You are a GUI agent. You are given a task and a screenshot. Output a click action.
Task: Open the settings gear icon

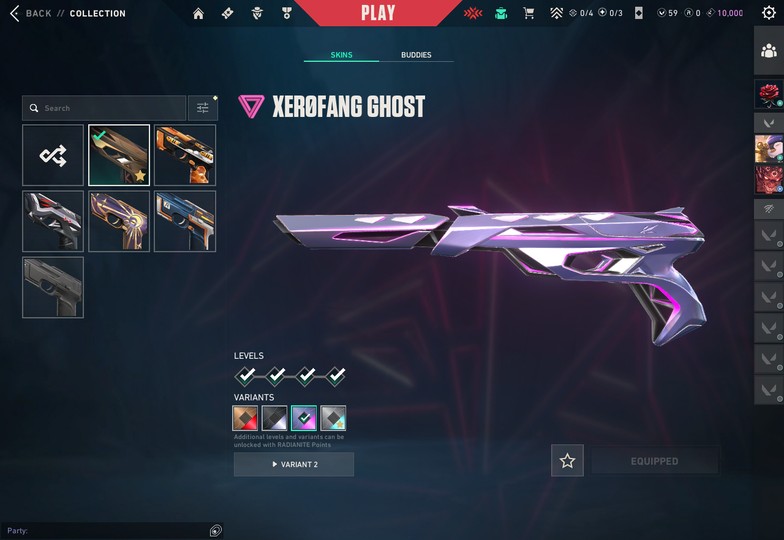coord(769,13)
